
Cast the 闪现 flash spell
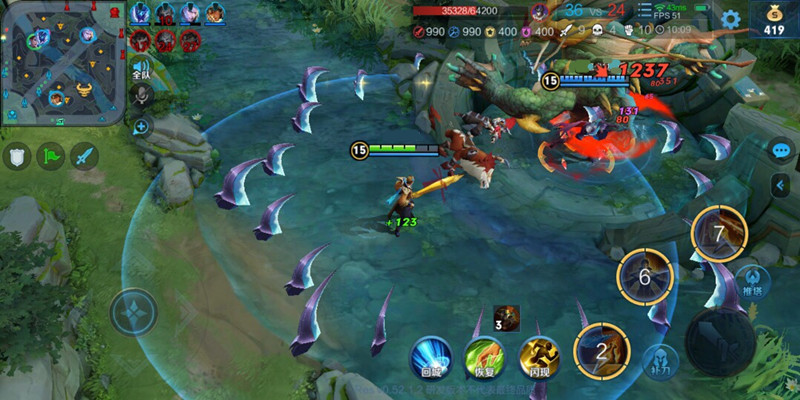[x=539, y=356]
